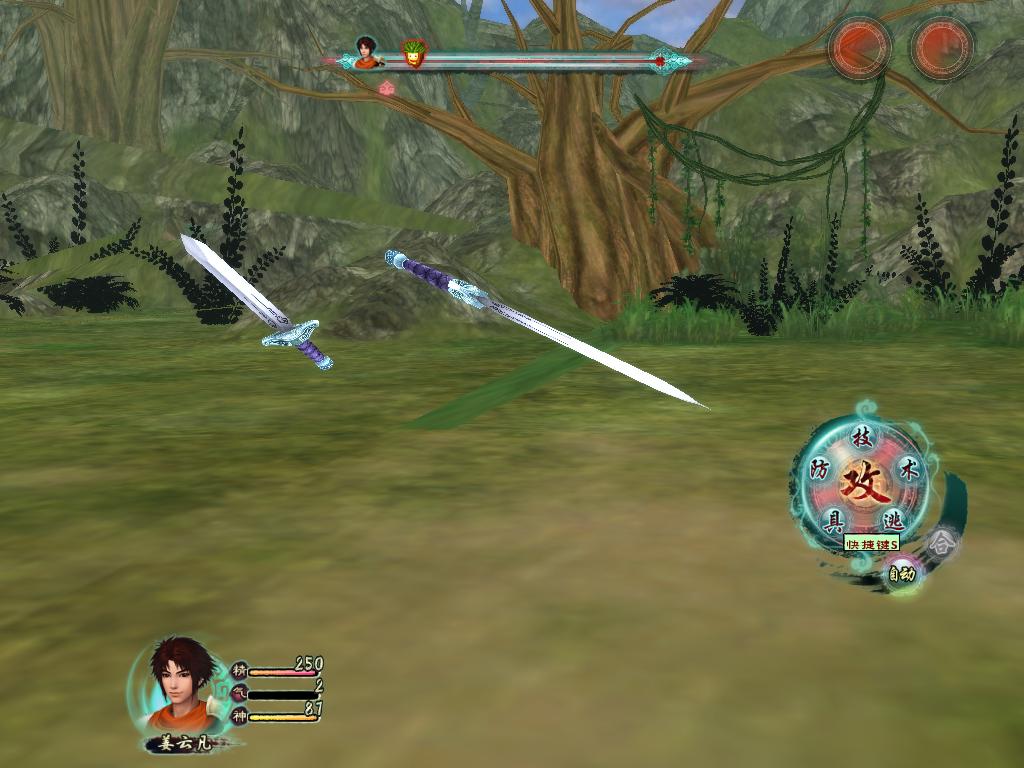Click the green enemy icon on turn bar
The height and width of the screenshot is (768, 1024).
[412, 54]
